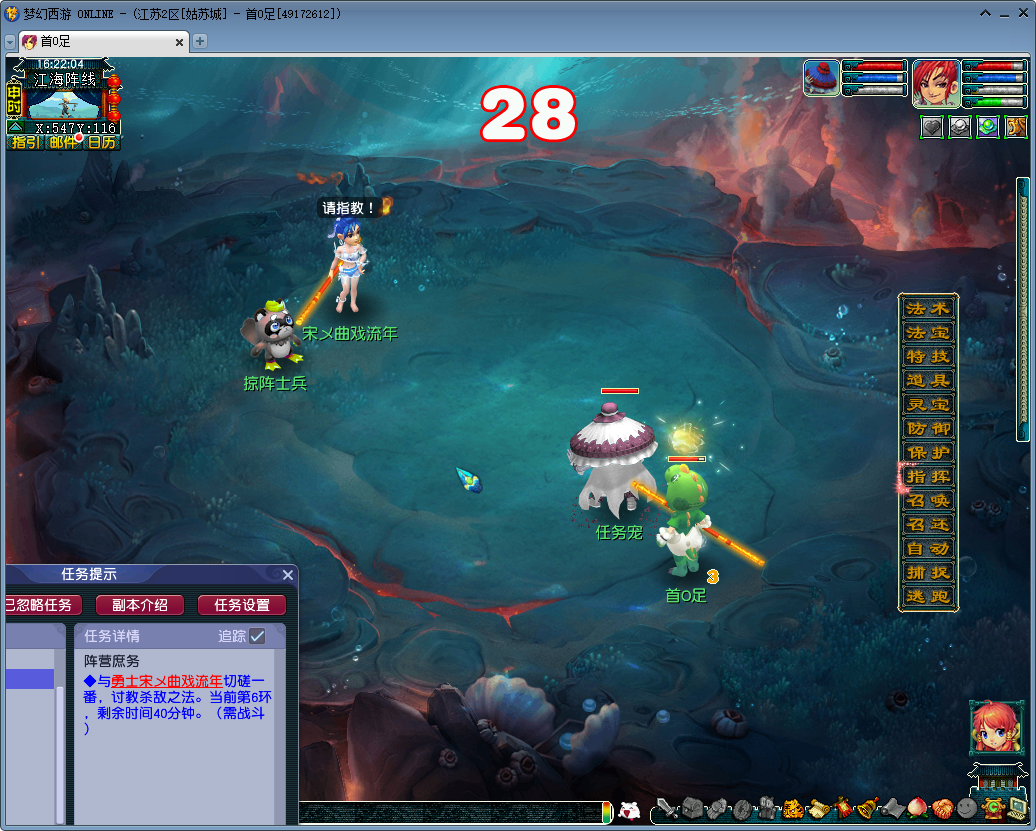
Task: Open the 邮件 mail button
Action: [x=64, y=142]
